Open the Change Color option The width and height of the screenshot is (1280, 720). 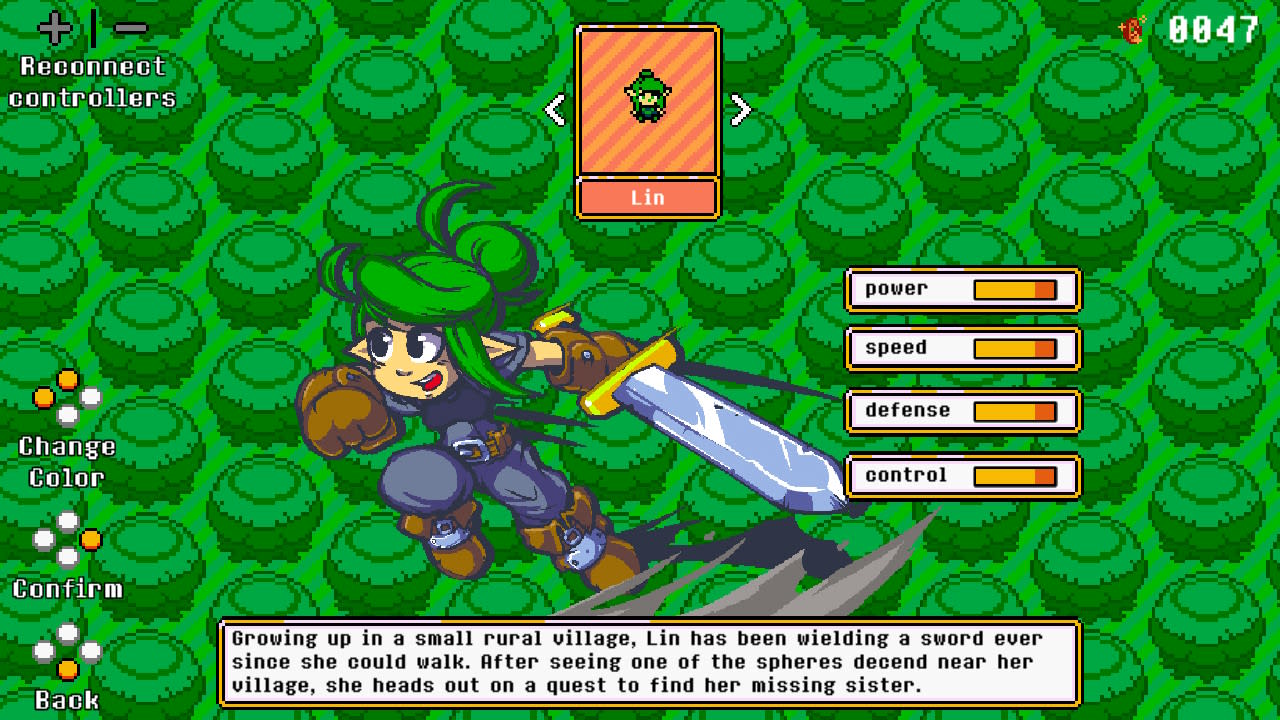tap(66, 461)
